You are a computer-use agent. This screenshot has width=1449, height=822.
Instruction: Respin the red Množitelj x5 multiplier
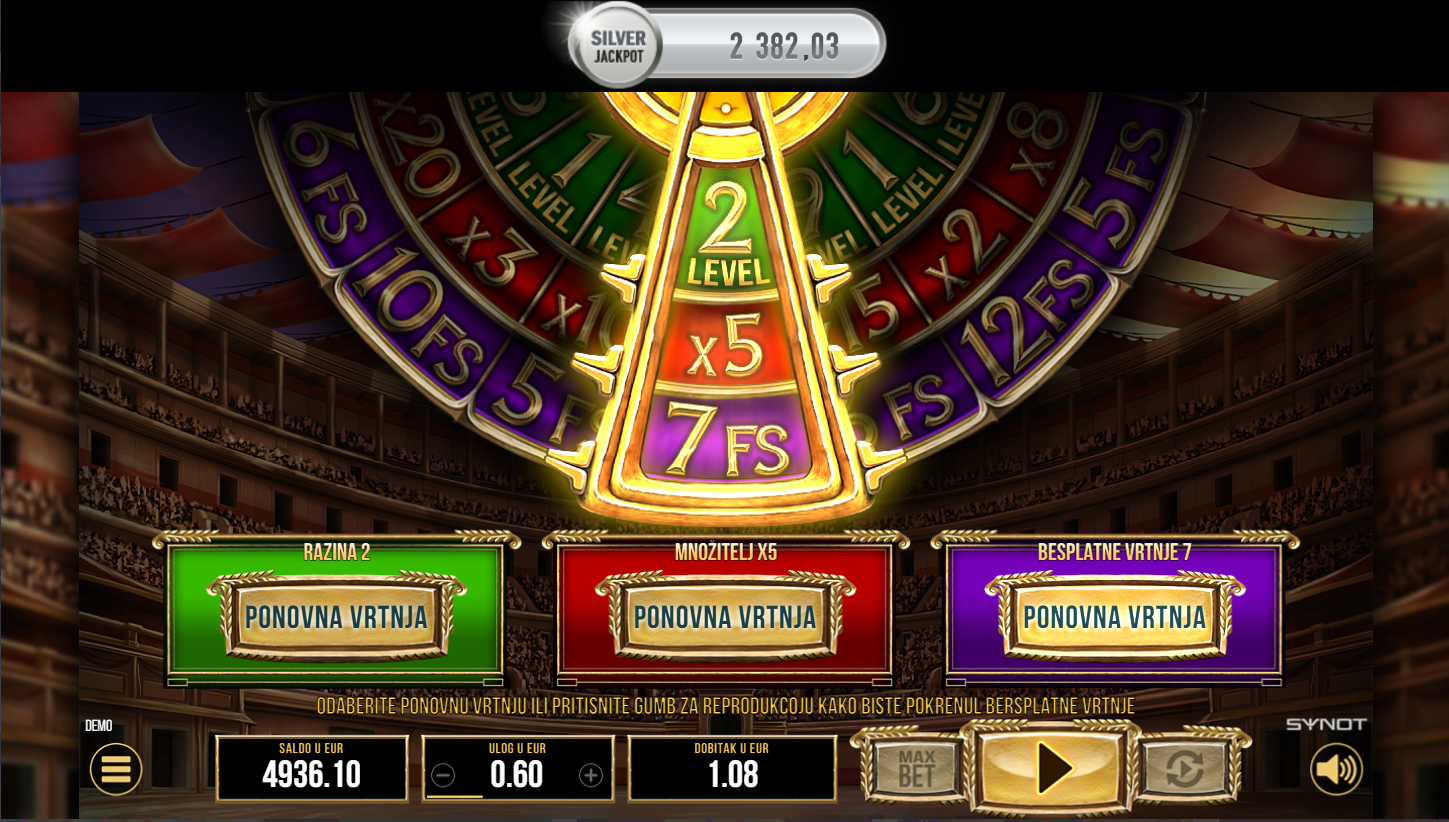coord(725,617)
